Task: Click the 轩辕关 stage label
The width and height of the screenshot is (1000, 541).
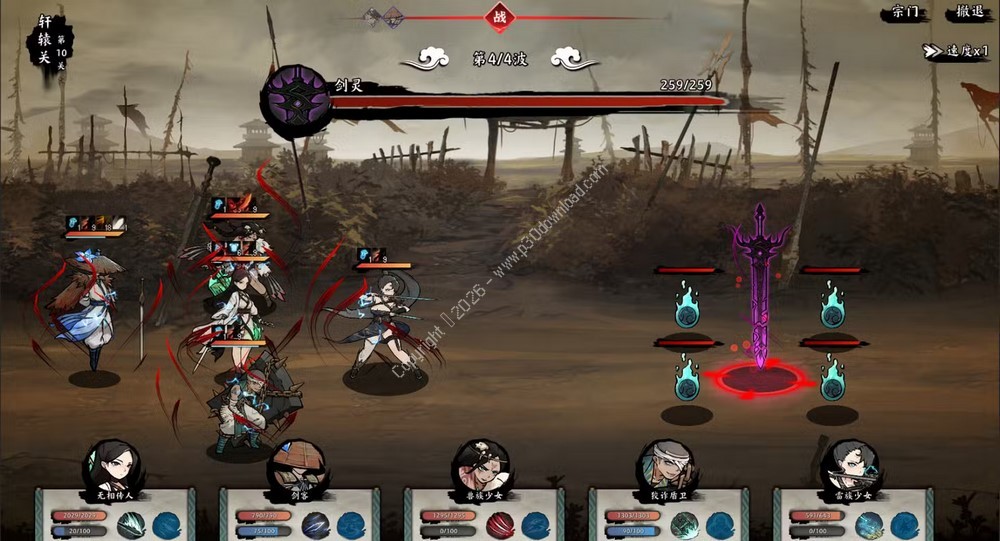Action: [x=46, y=40]
